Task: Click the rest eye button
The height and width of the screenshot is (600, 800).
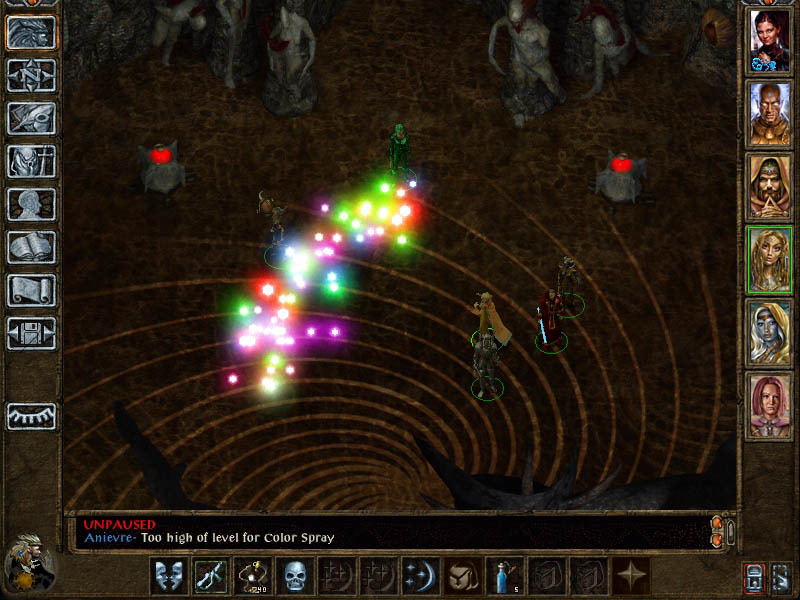Action: point(31,416)
